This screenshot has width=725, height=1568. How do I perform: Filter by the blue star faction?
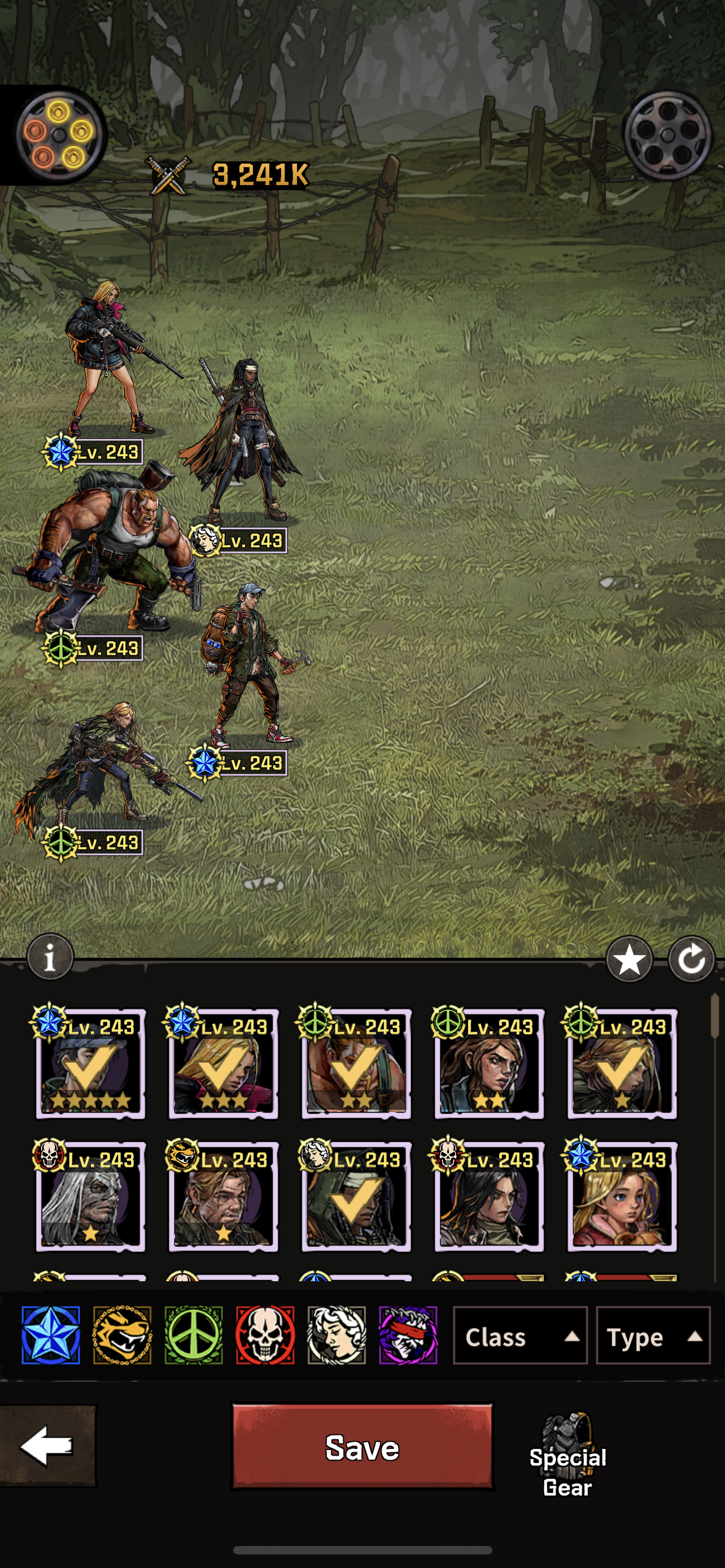click(x=50, y=1335)
